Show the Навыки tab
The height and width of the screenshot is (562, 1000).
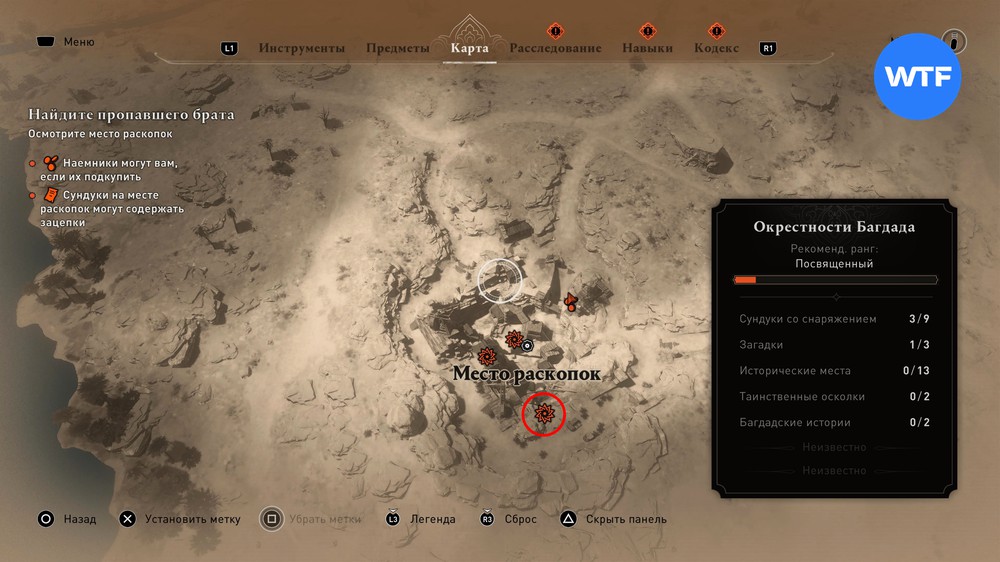pos(647,48)
